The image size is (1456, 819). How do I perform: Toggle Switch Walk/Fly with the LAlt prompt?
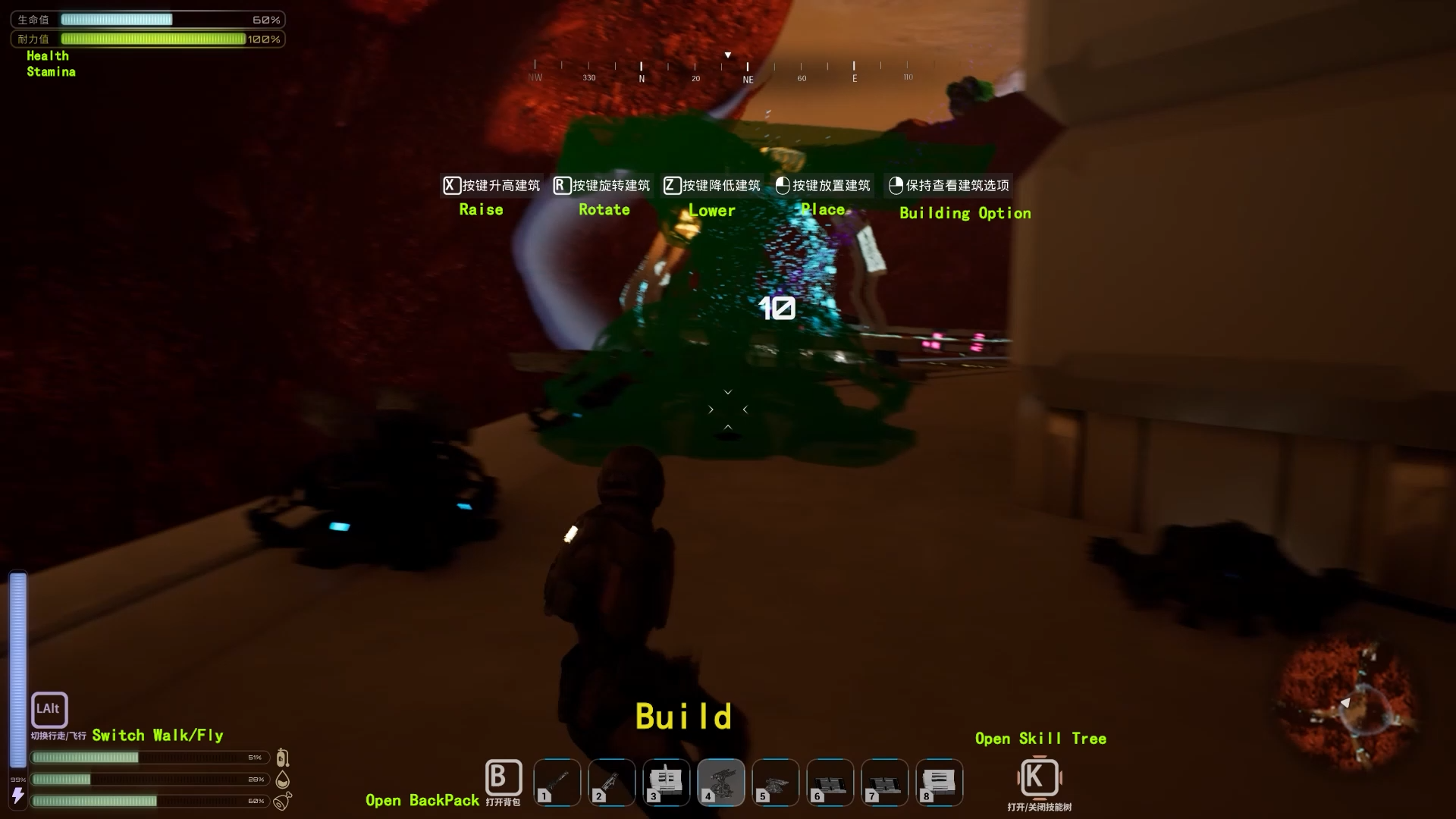[x=49, y=710]
